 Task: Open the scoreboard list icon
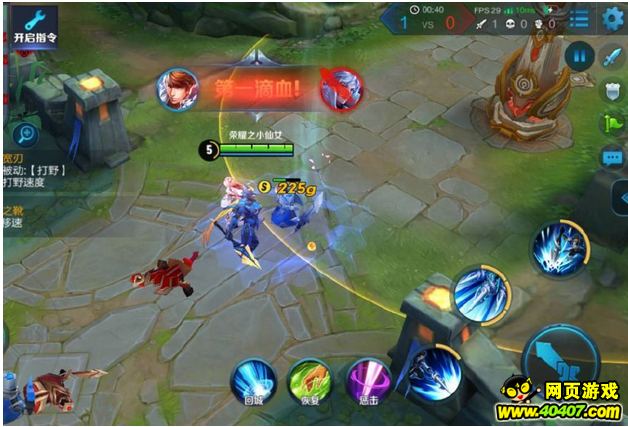click(x=579, y=18)
